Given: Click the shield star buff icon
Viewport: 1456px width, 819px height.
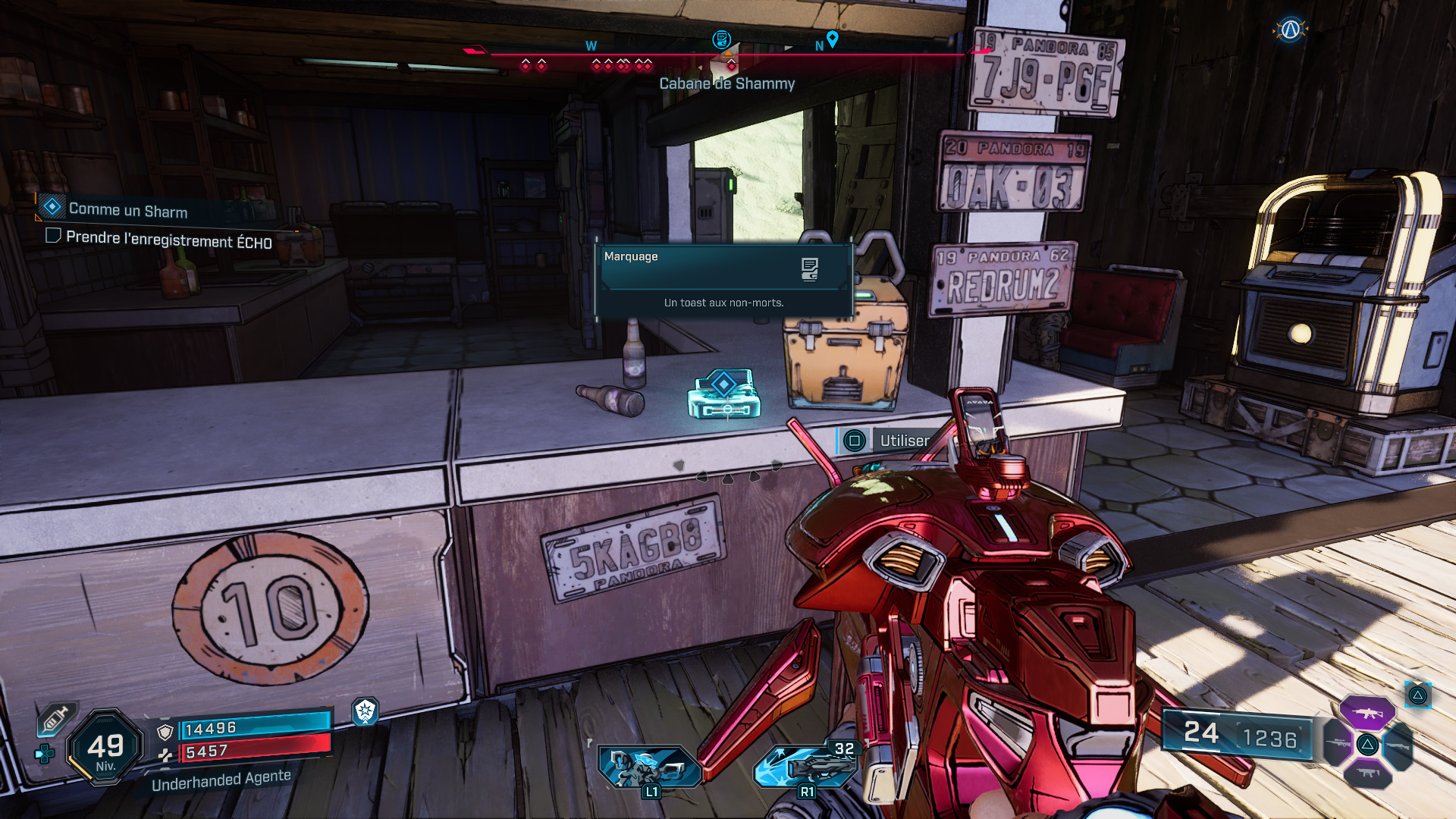Looking at the screenshot, I should 365,711.
